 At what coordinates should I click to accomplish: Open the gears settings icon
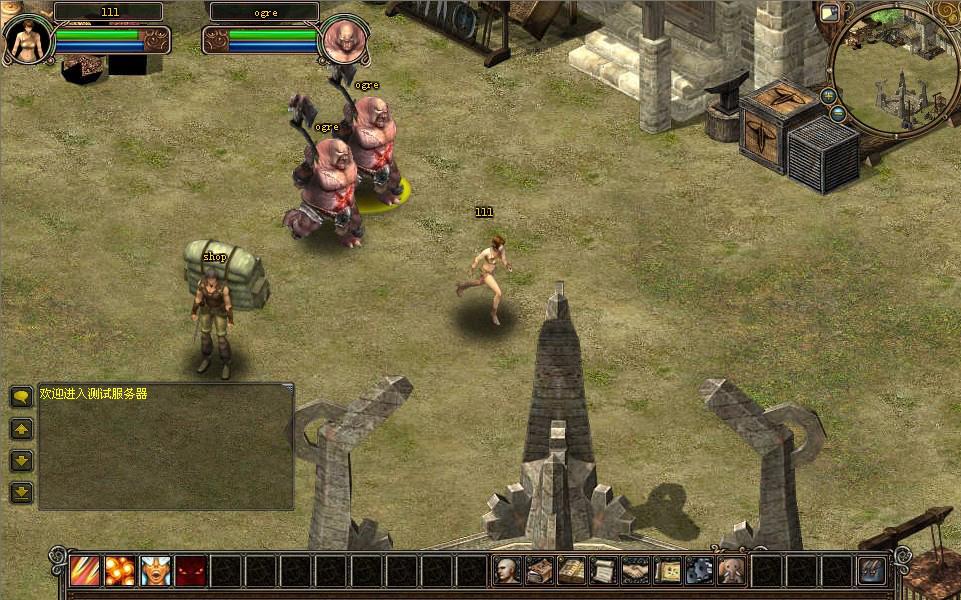pyautogui.click(x=700, y=571)
